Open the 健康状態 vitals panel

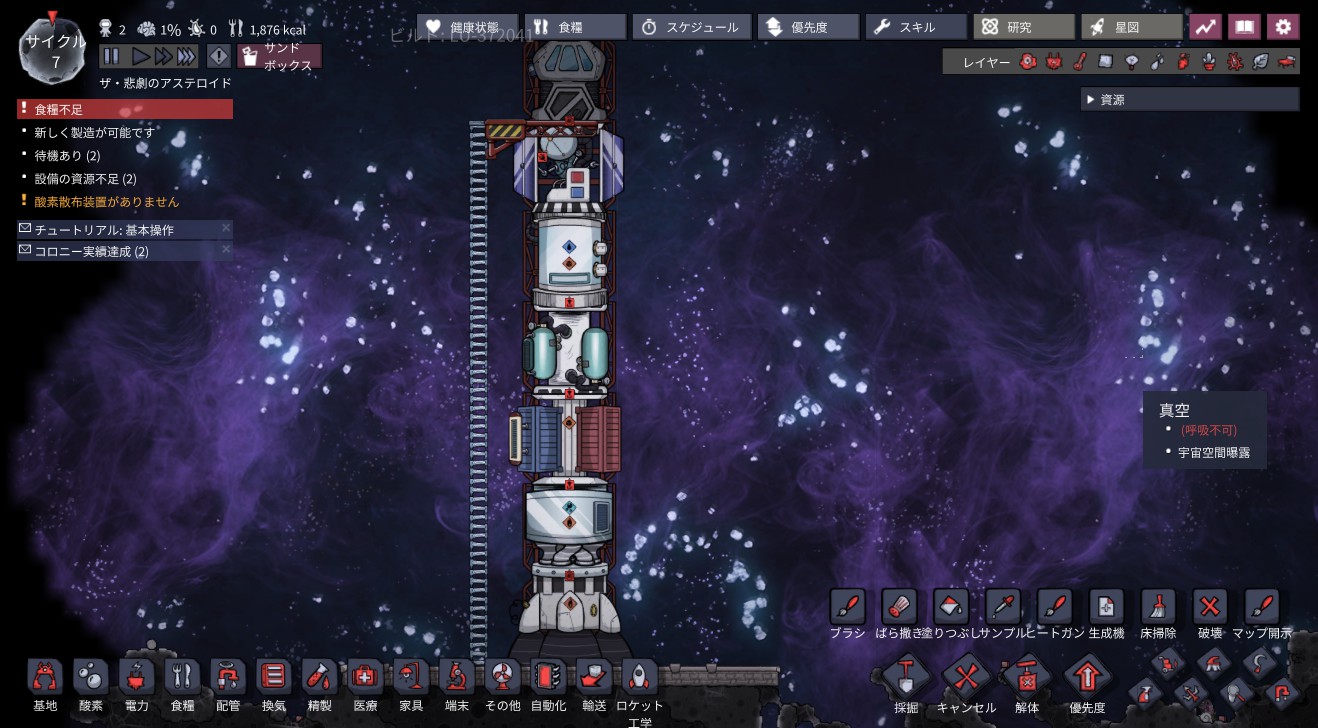465,27
